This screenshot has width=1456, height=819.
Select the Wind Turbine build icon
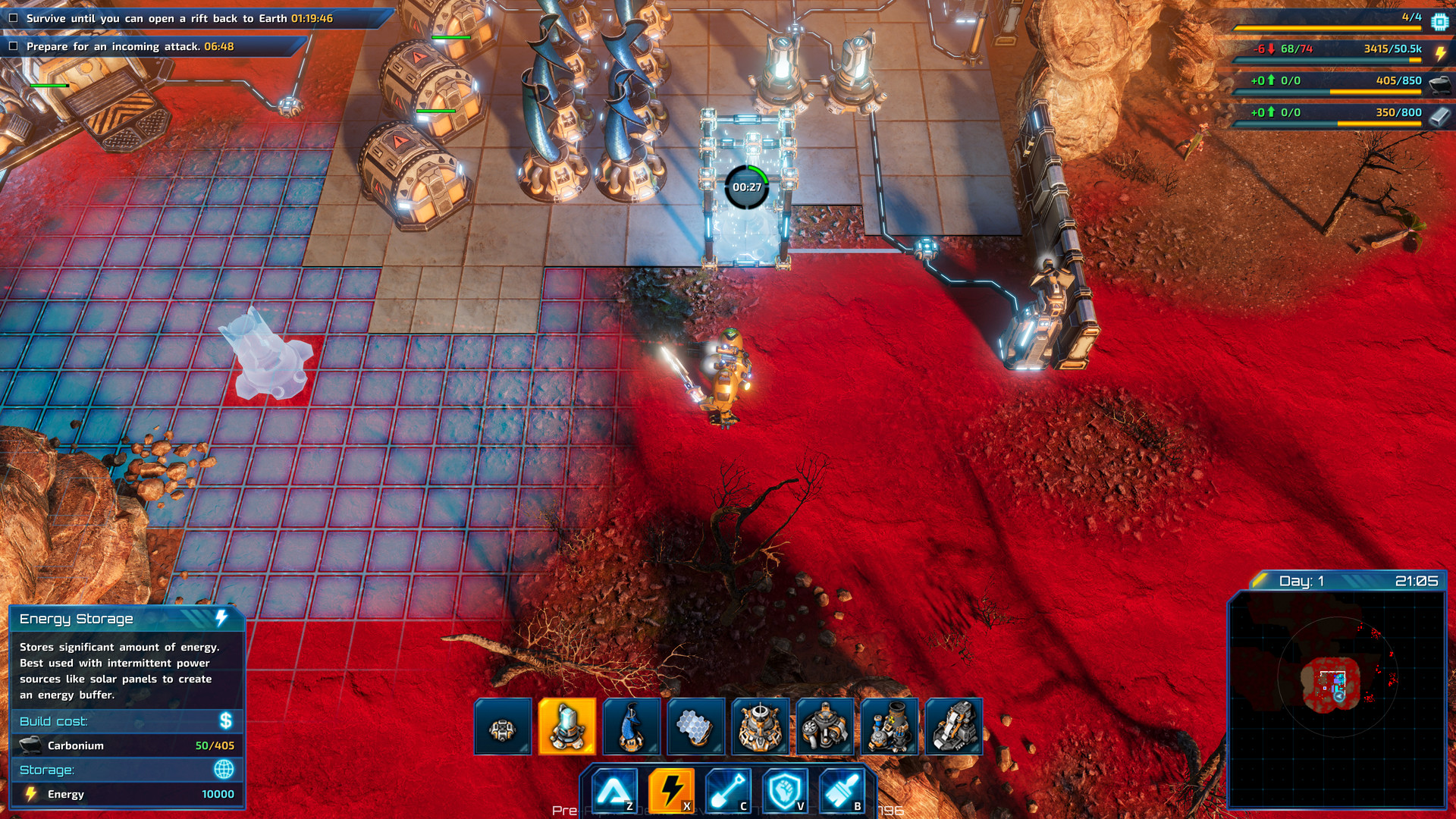[x=630, y=726]
